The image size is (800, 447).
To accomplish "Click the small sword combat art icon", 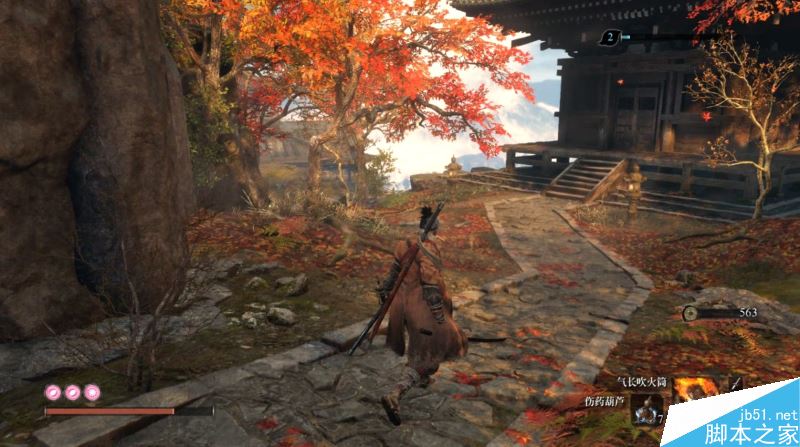I will (736, 383).
